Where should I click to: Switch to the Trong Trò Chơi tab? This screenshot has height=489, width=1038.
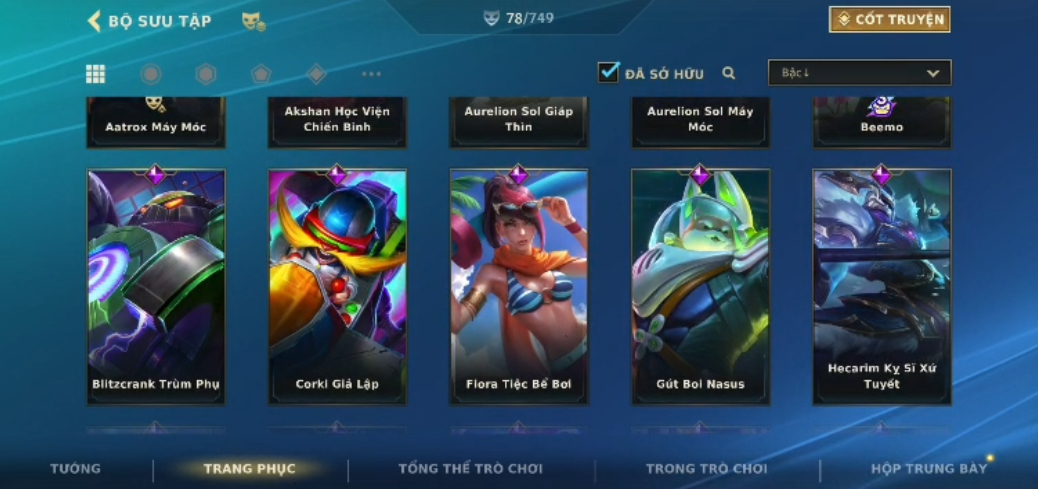click(x=706, y=468)
